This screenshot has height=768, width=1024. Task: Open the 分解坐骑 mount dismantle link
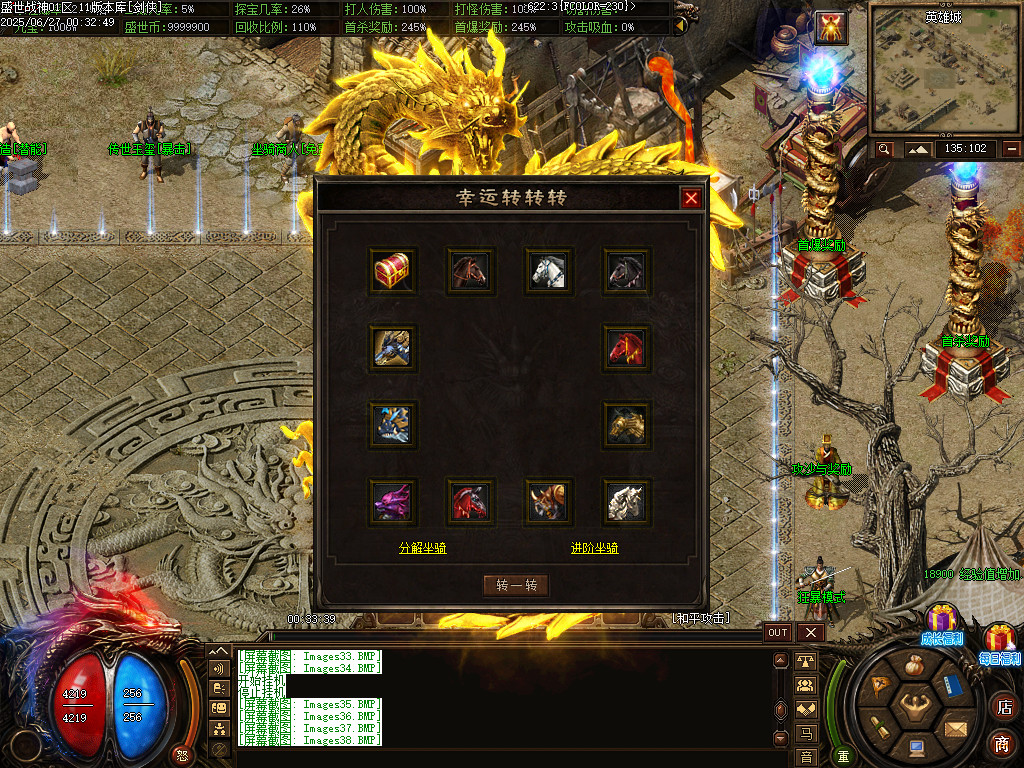[422, 548]
